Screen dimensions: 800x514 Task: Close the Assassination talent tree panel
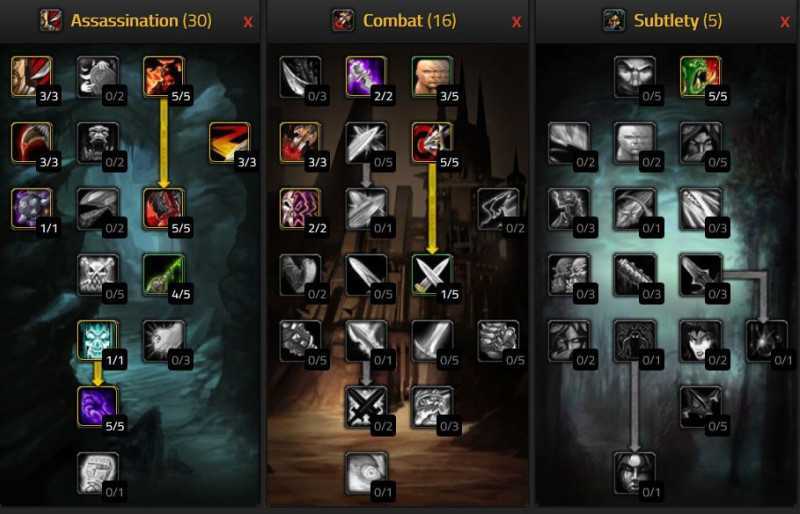[248, 21]
